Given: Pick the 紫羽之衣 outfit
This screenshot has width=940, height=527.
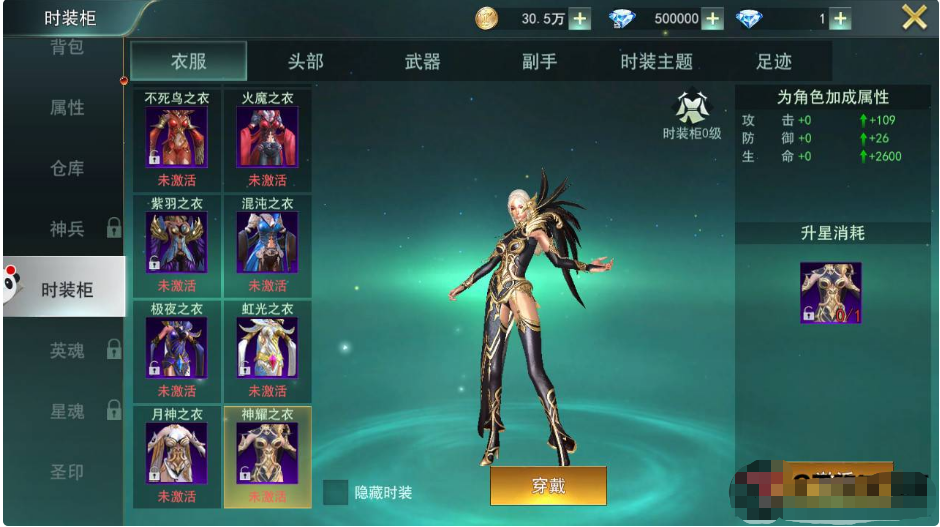Looking at the screenshot, I should (x=177, y=243).
